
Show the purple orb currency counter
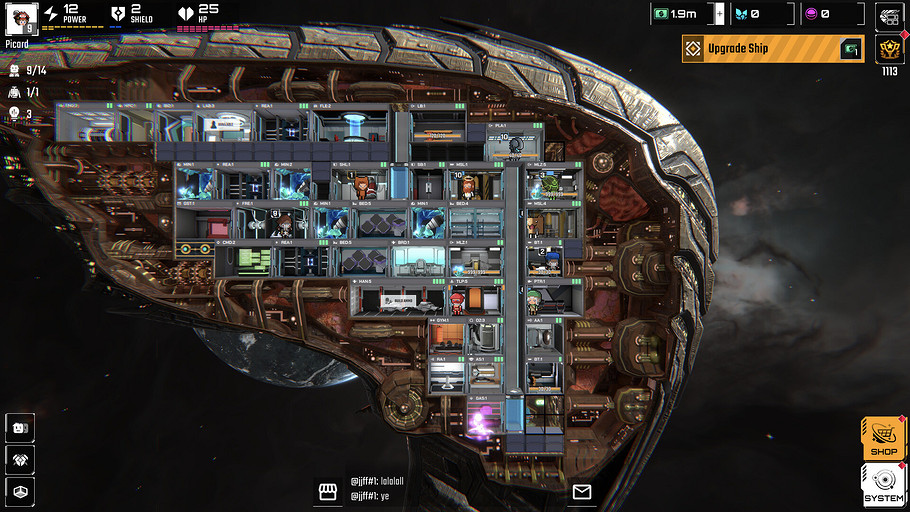831,14
